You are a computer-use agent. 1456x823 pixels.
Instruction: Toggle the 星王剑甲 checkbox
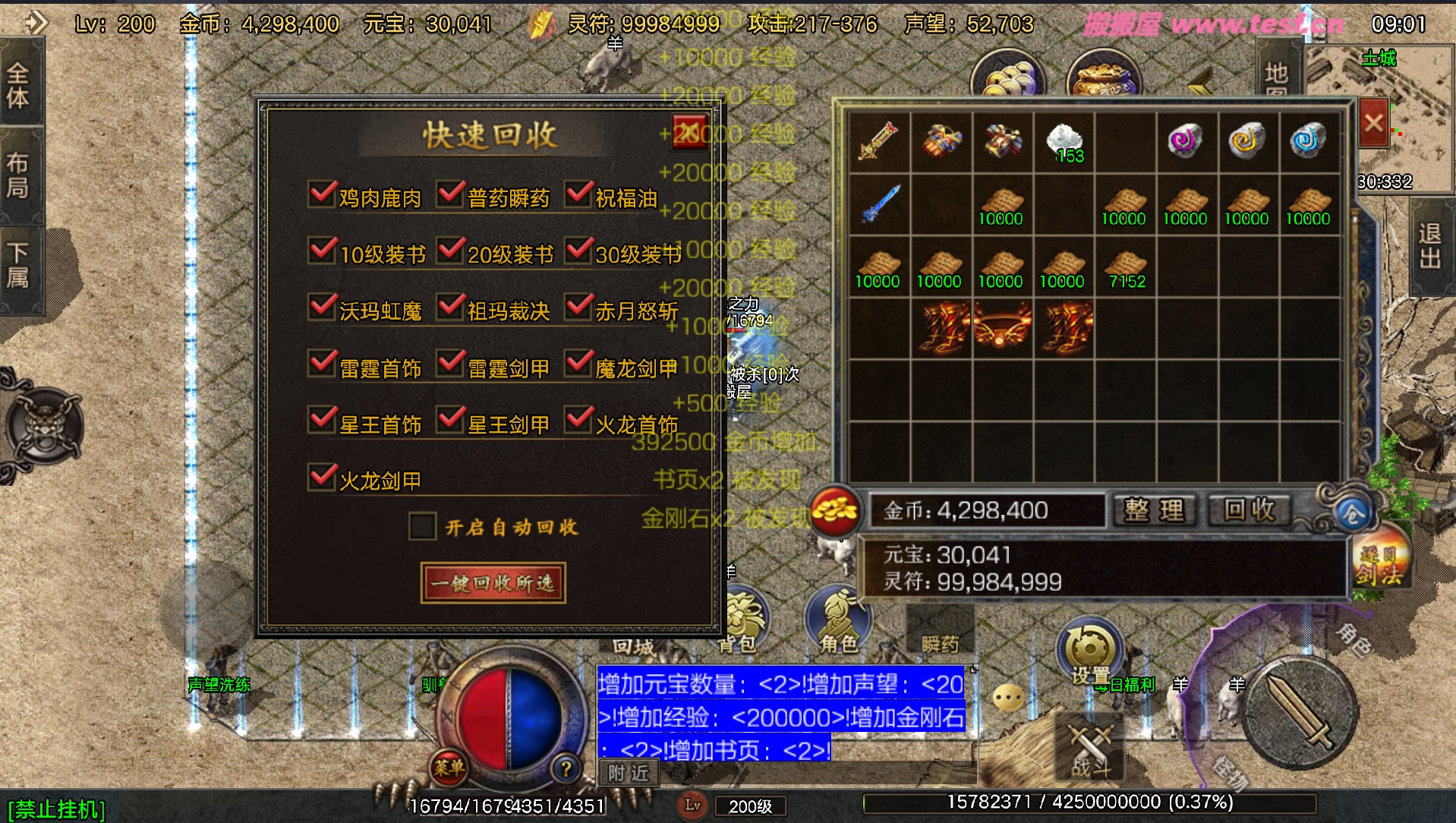pyautogui.click(x=451, y=421)
